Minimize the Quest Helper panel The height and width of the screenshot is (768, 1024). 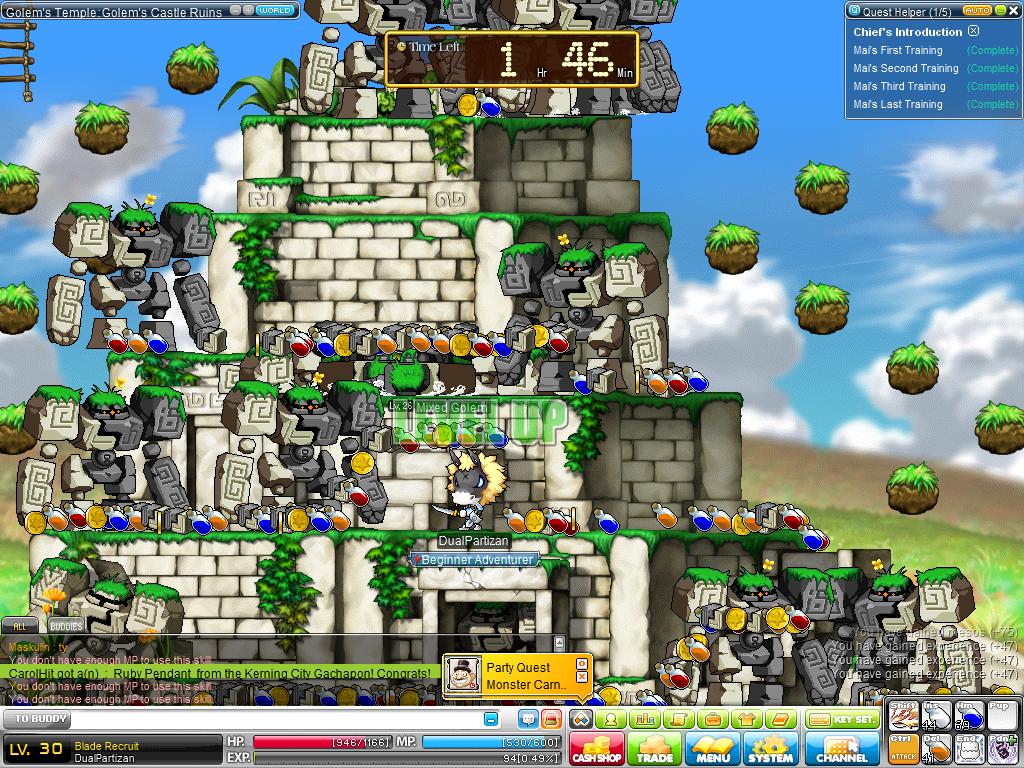pos(1000,10)
